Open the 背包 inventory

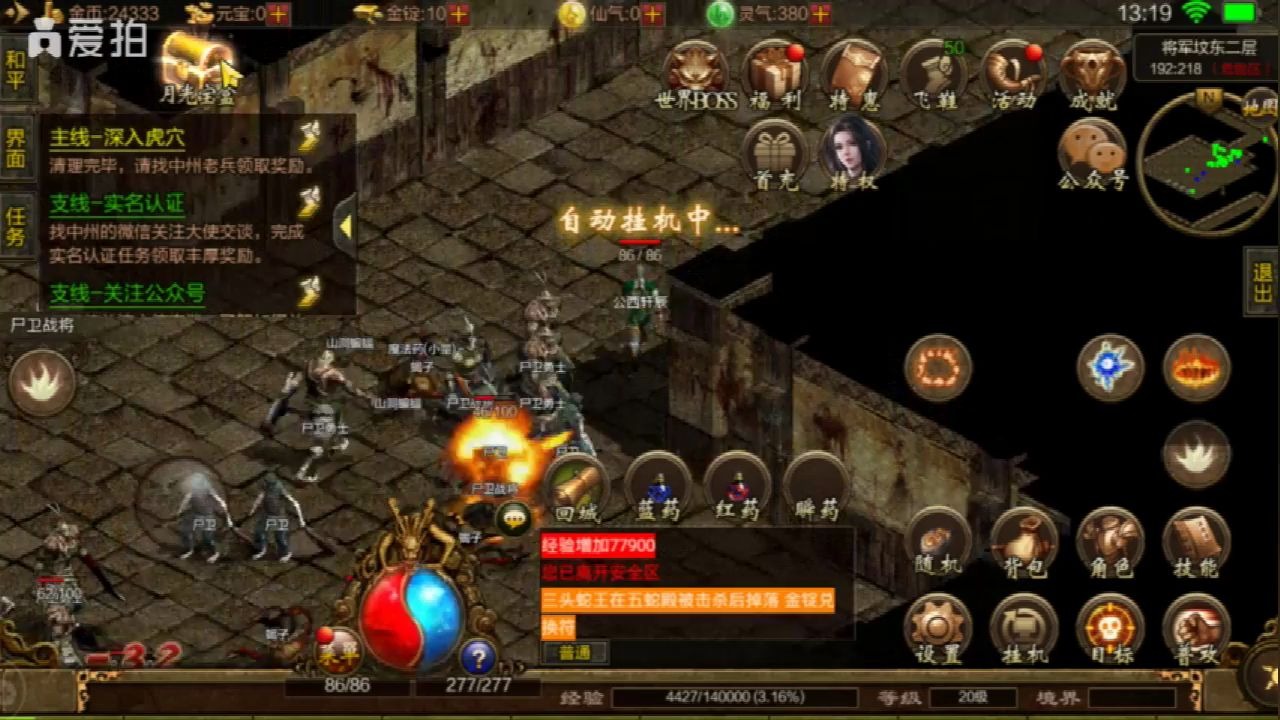[1023, 542]
